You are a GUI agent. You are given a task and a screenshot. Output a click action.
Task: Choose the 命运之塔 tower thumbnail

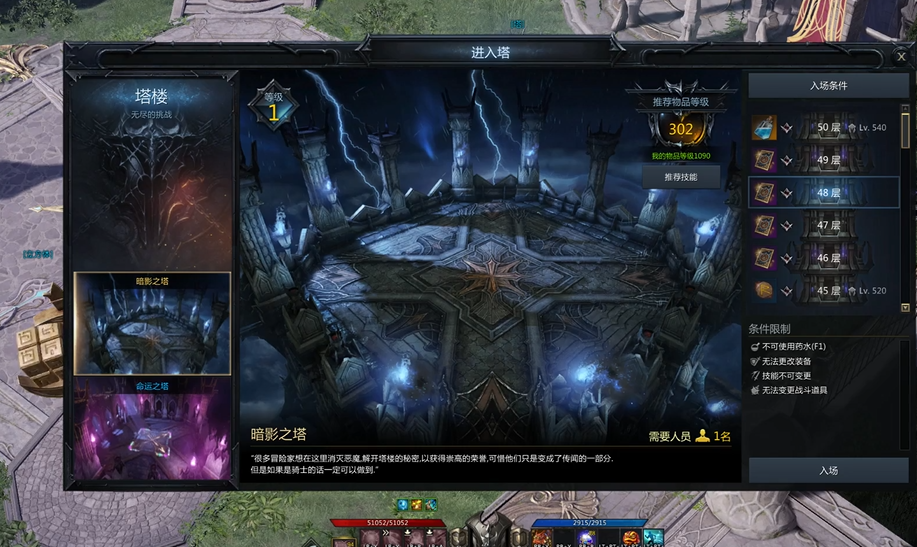pos(152,427)
